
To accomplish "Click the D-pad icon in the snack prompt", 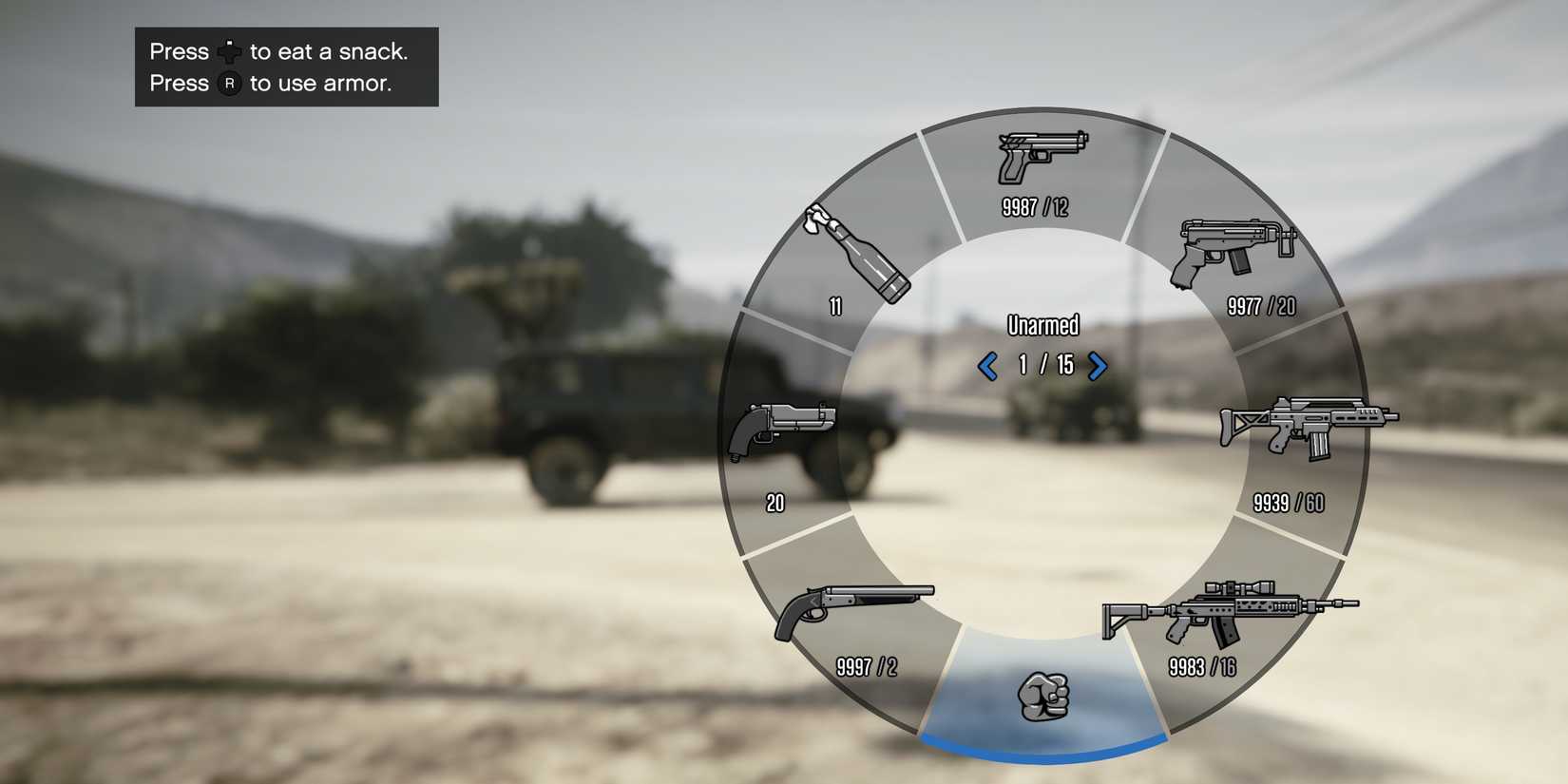I will pos(228,51).
